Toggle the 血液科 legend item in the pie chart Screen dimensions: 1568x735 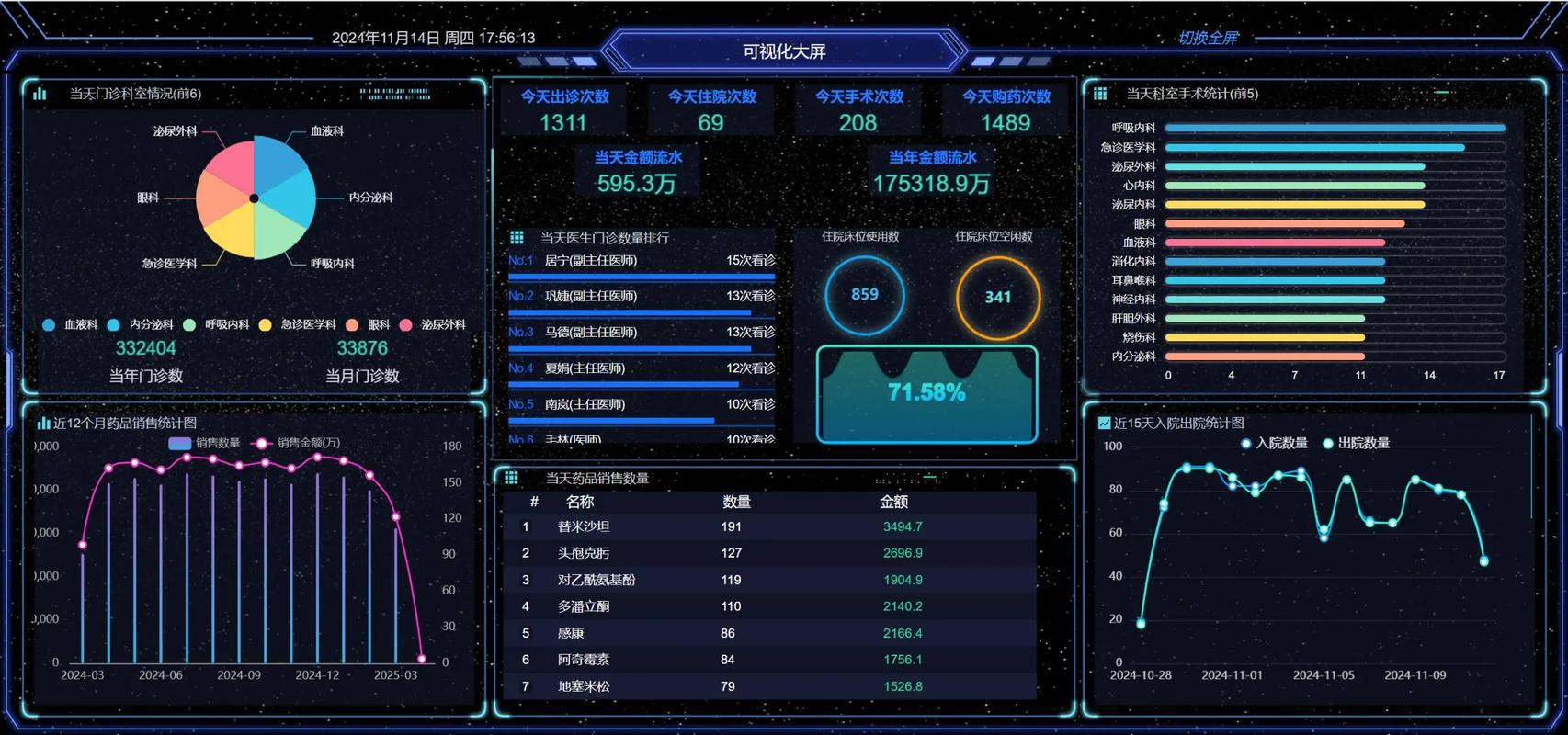pyautogui.click(x=69, y=324)
